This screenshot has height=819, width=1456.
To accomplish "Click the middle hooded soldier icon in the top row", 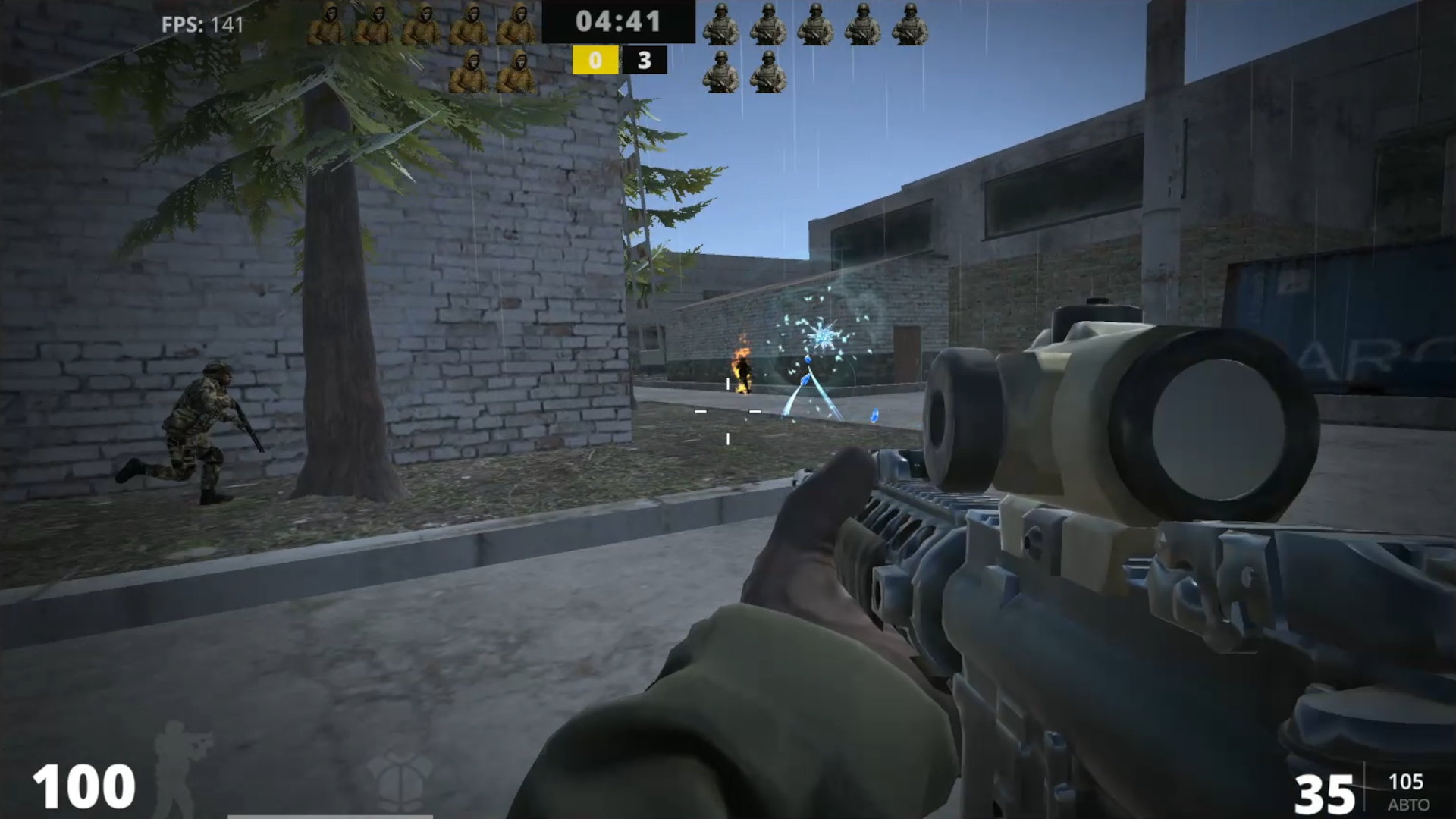I will point(424,23).
